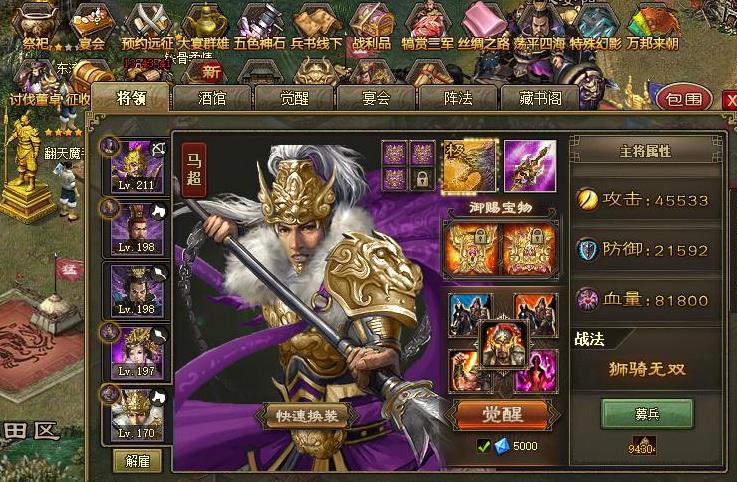
Task: Select the golden 极 equipment slot
Action: coord(469,163)
